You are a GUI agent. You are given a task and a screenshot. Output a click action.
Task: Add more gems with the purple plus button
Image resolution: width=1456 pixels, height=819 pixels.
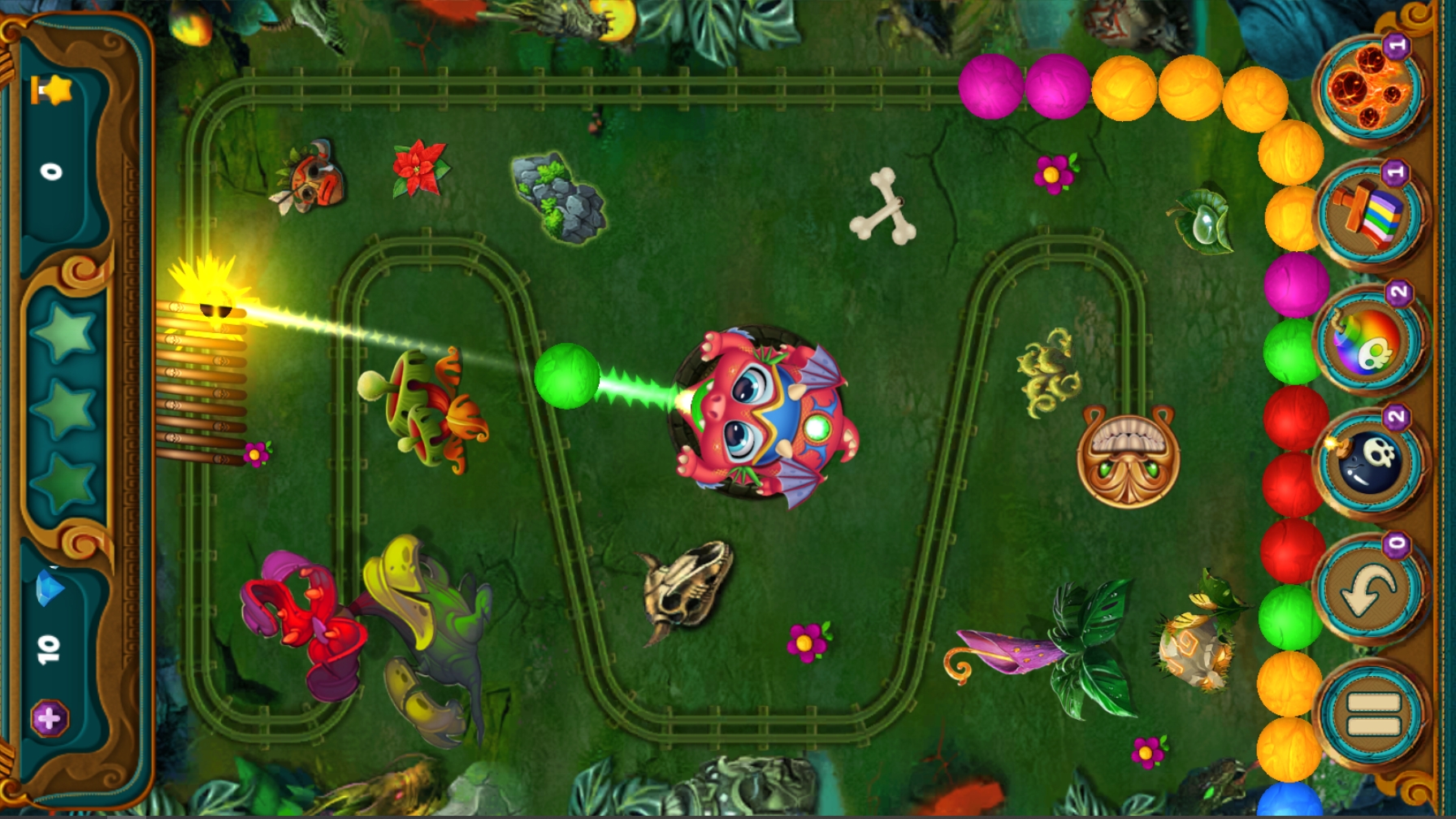tap(49, 718)
